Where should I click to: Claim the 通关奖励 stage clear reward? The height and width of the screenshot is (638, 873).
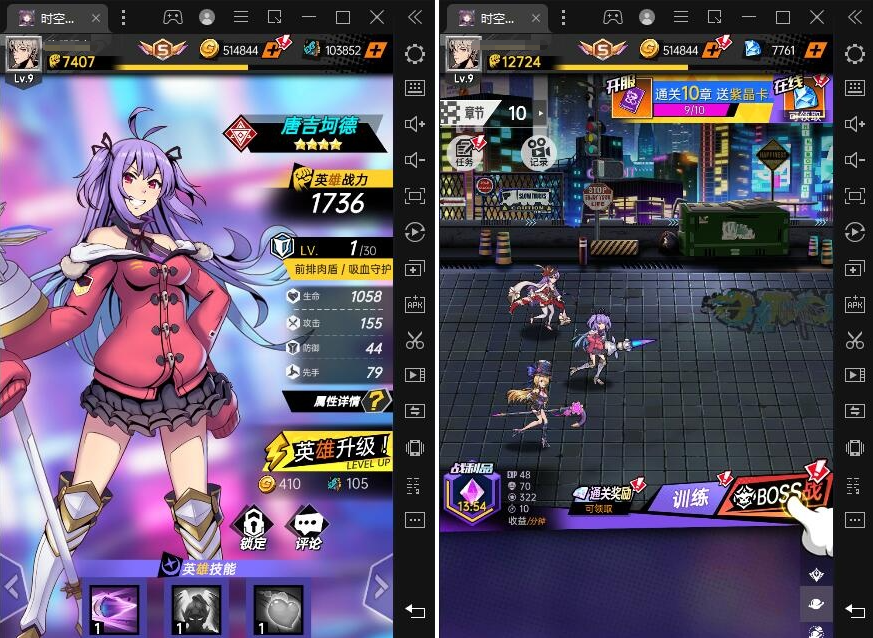point(603,496)
